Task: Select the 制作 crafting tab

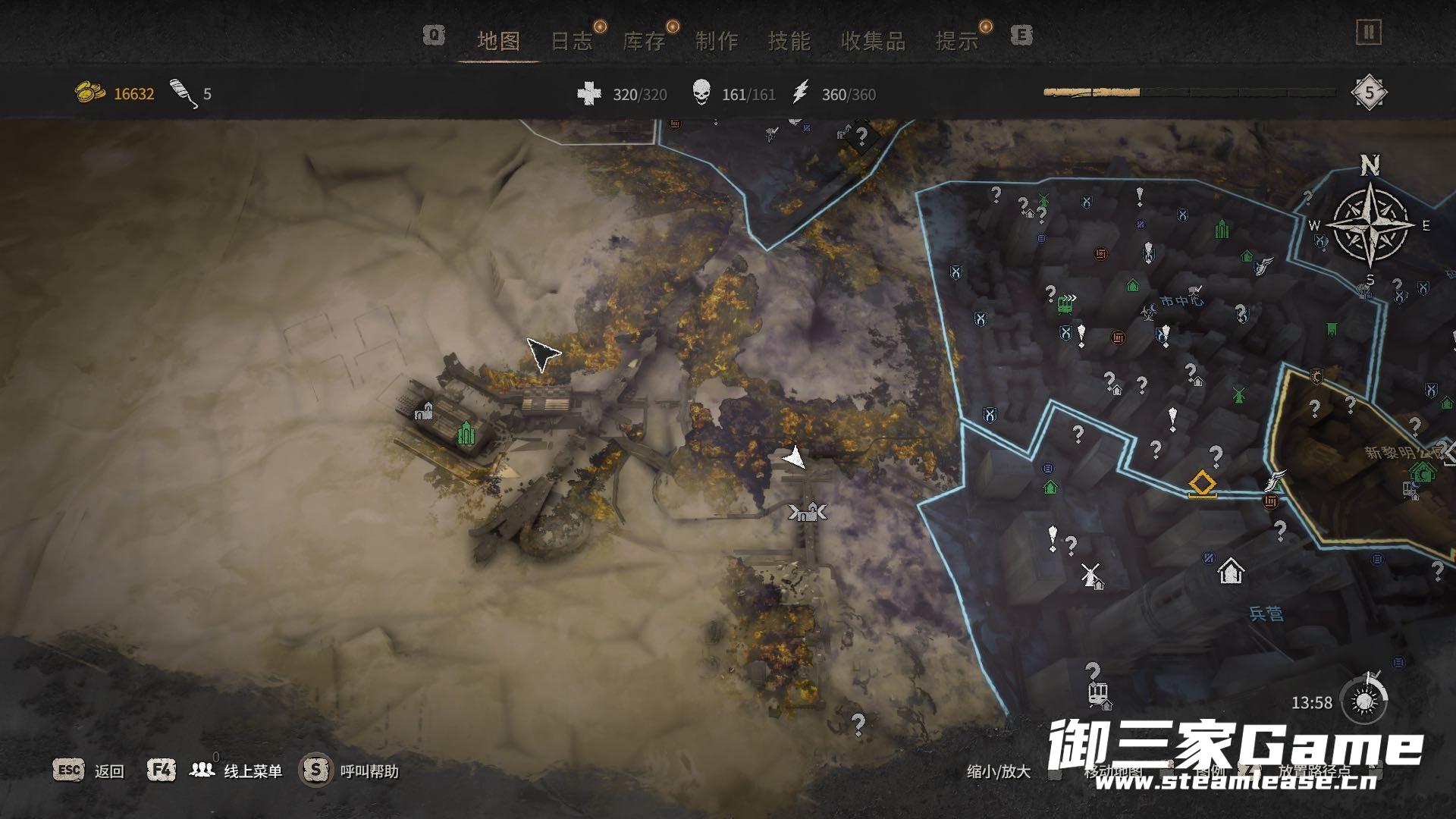Action: coord(717,41)
